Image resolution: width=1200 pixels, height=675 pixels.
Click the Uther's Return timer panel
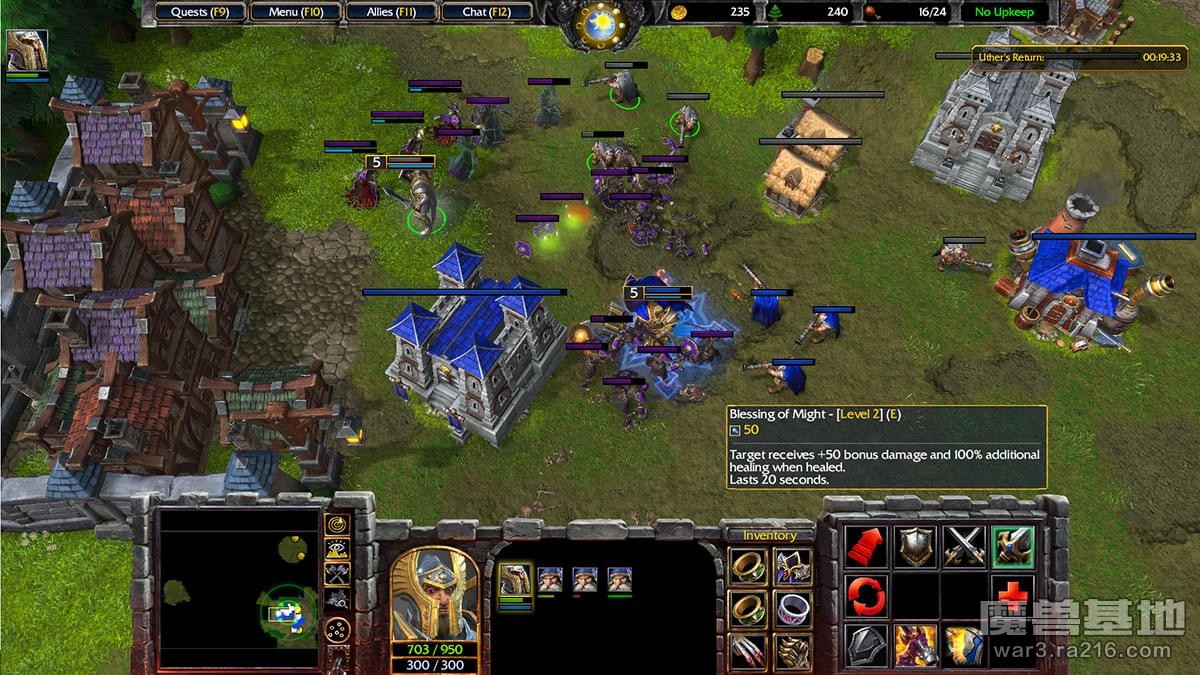coord(1079,58)
